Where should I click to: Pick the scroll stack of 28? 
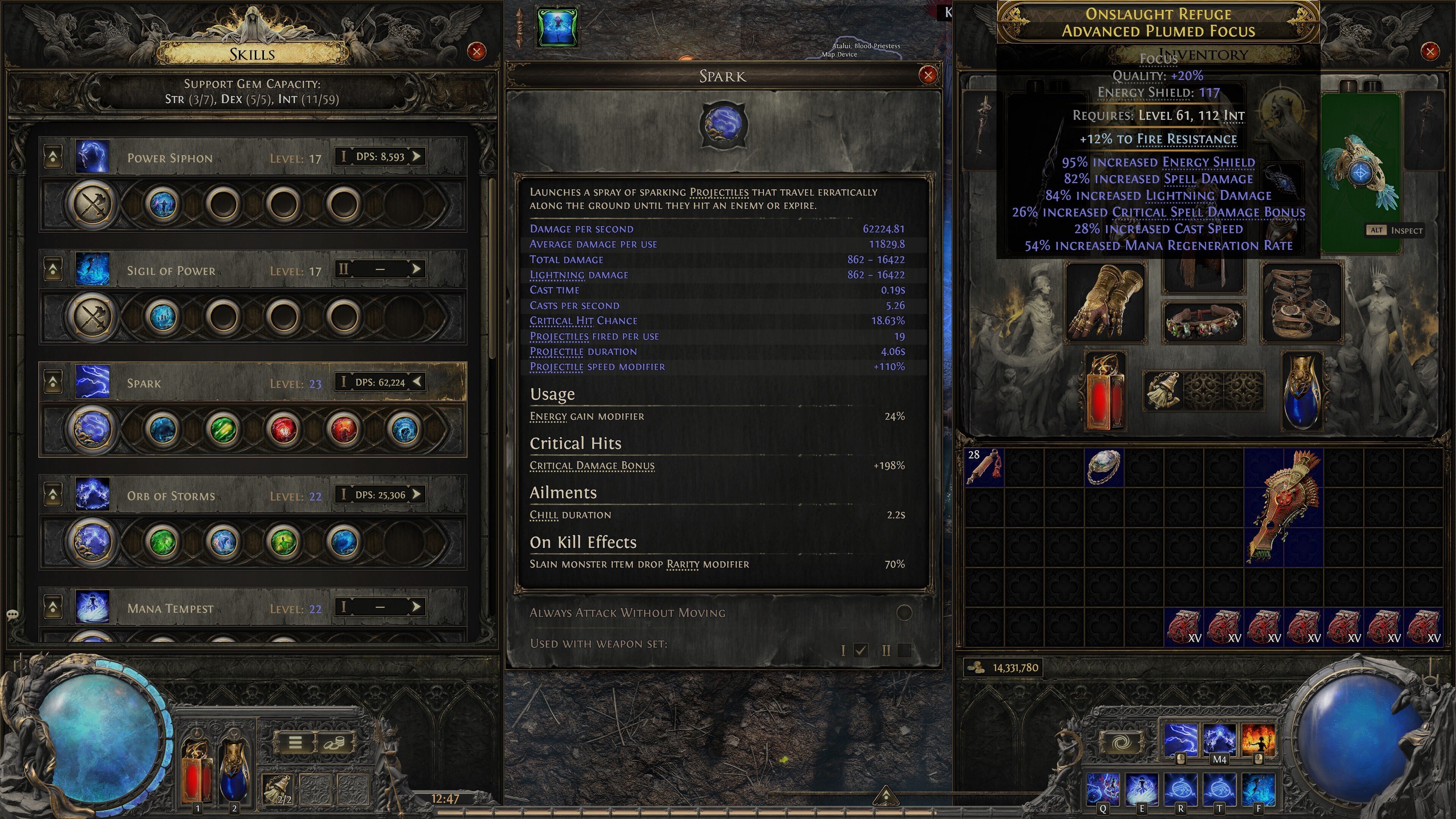(x=984, y=468)
